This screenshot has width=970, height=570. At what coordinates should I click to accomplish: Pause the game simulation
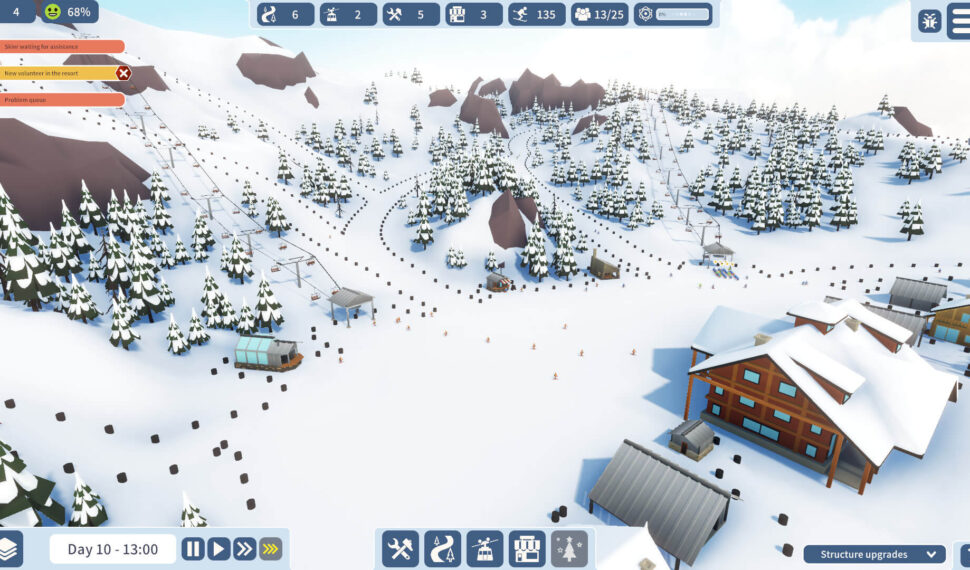coord(193,549)
